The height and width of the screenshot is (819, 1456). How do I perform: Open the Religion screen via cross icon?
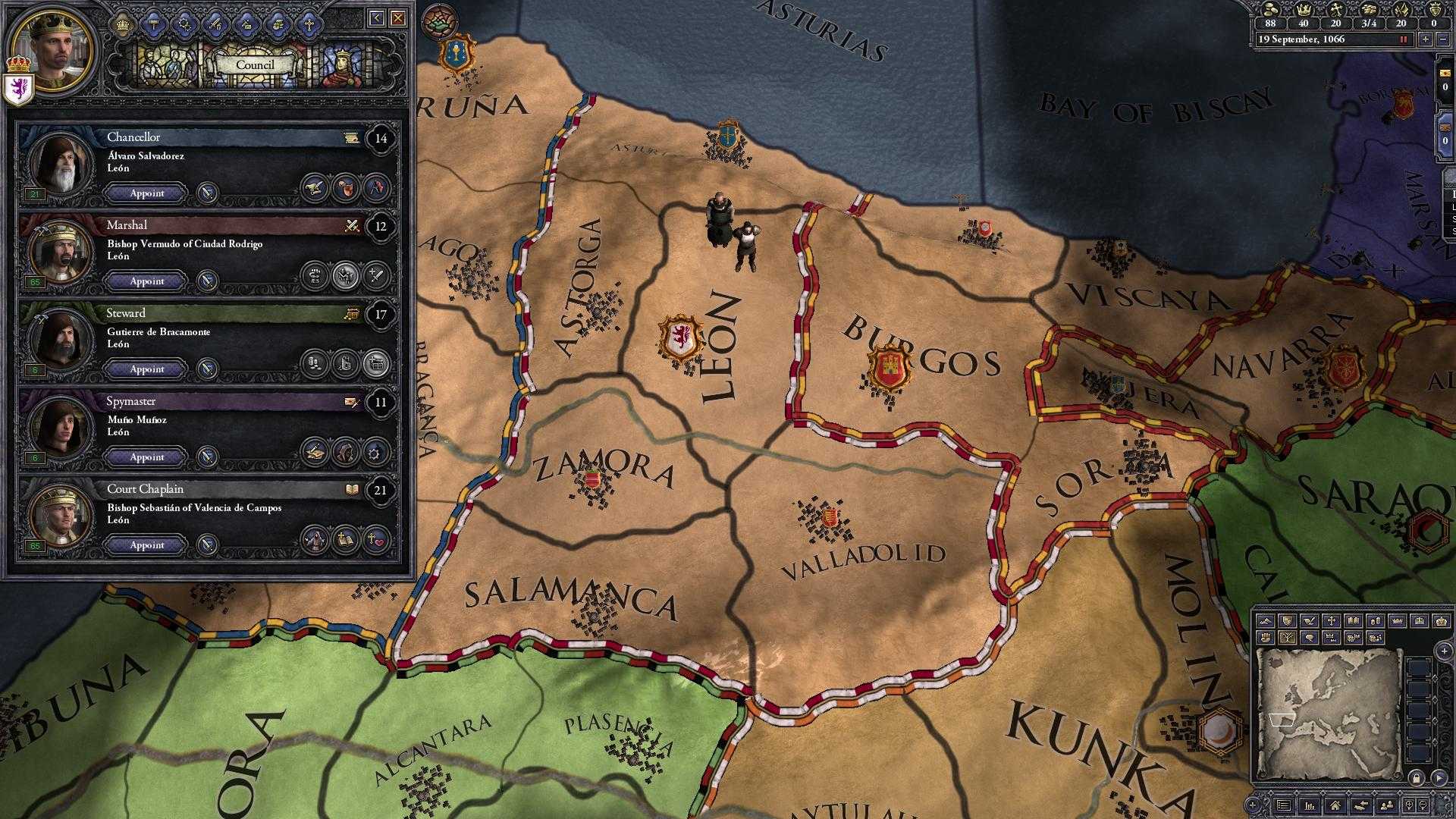(x=310, y=24)
